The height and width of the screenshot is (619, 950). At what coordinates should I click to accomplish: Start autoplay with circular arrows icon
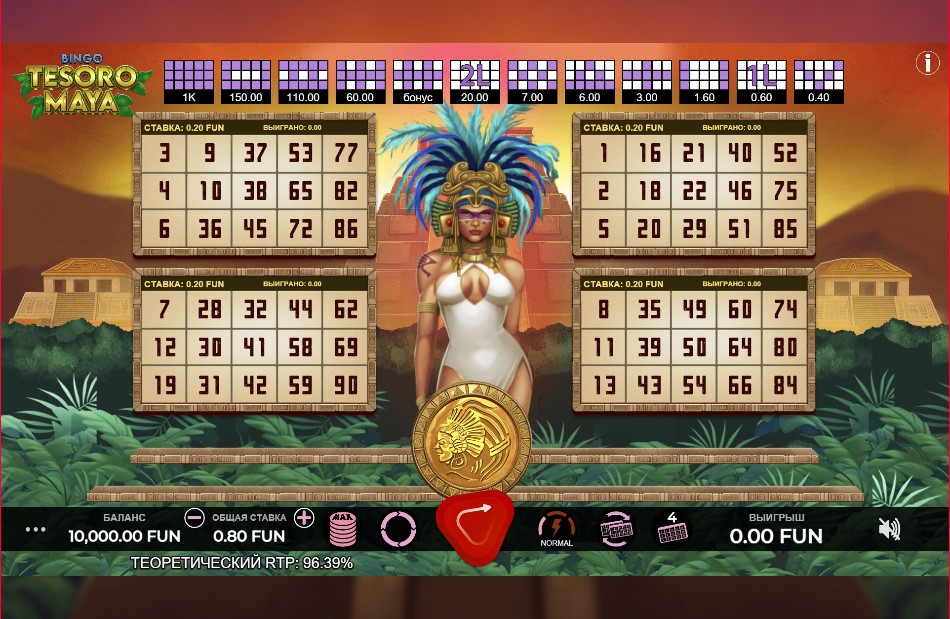(398, 528)
